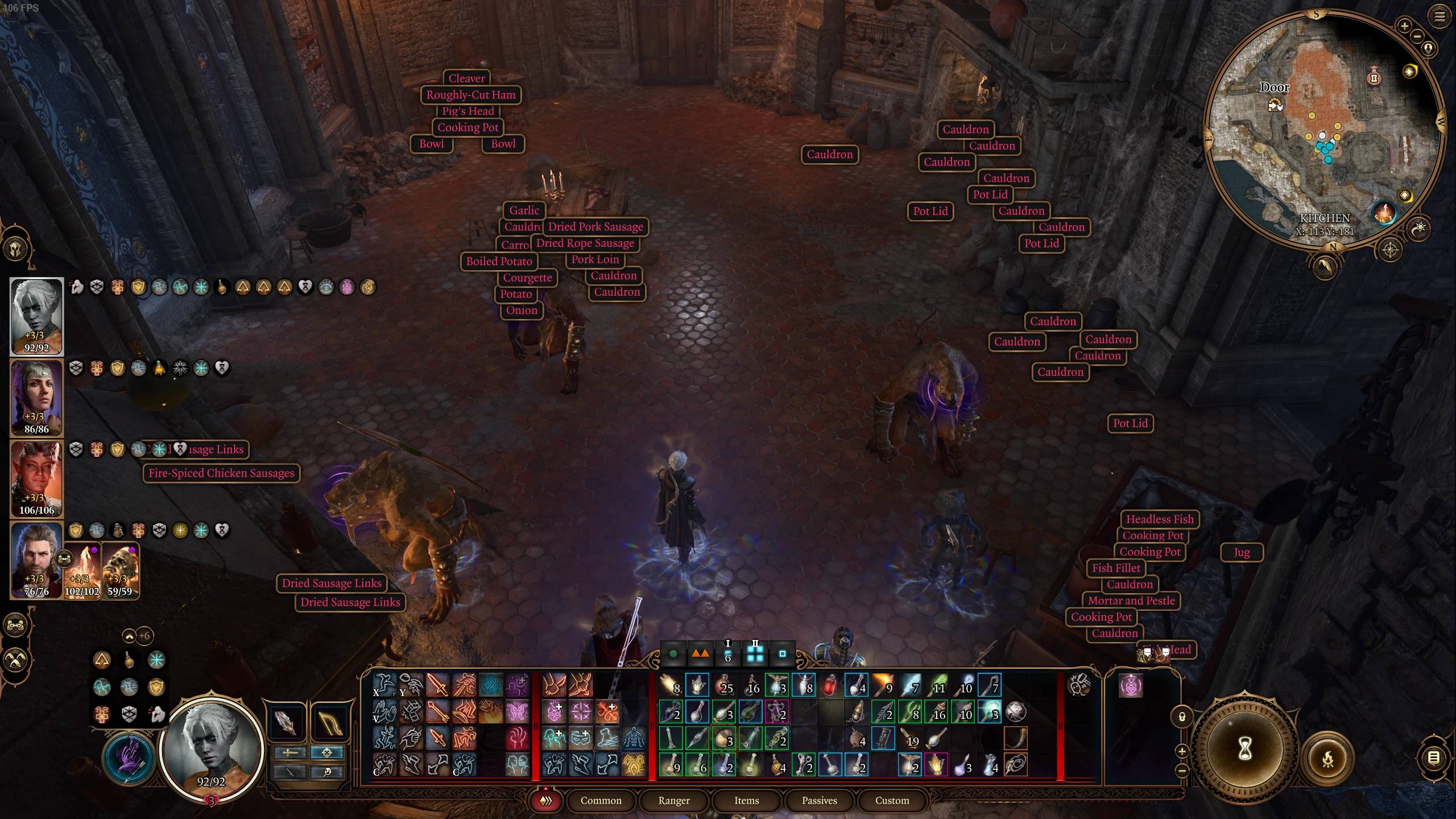Image resolution: width=1456 pixels, height=819 pixels.
Task: Click the end turn hourglass button
Action: pyautogui.click(x=1244, y=748)
